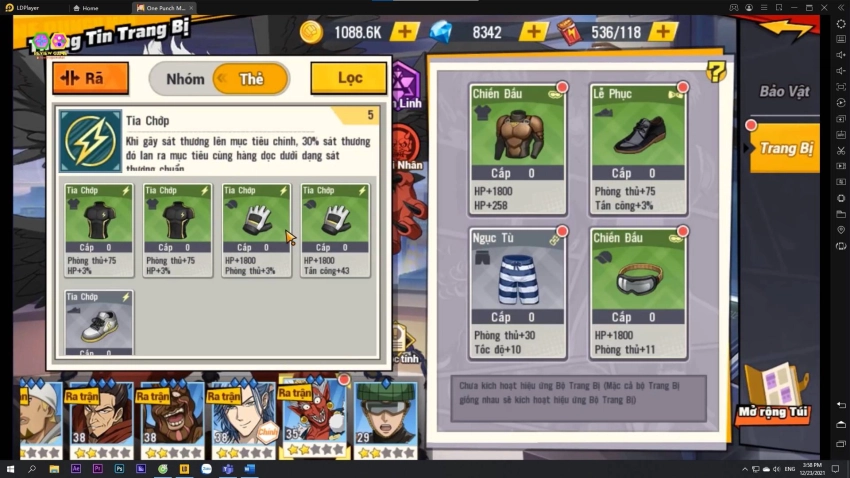Select the Ngục Tù striped shorts
This screenshot has width=850, height=478.
[517, 293]
